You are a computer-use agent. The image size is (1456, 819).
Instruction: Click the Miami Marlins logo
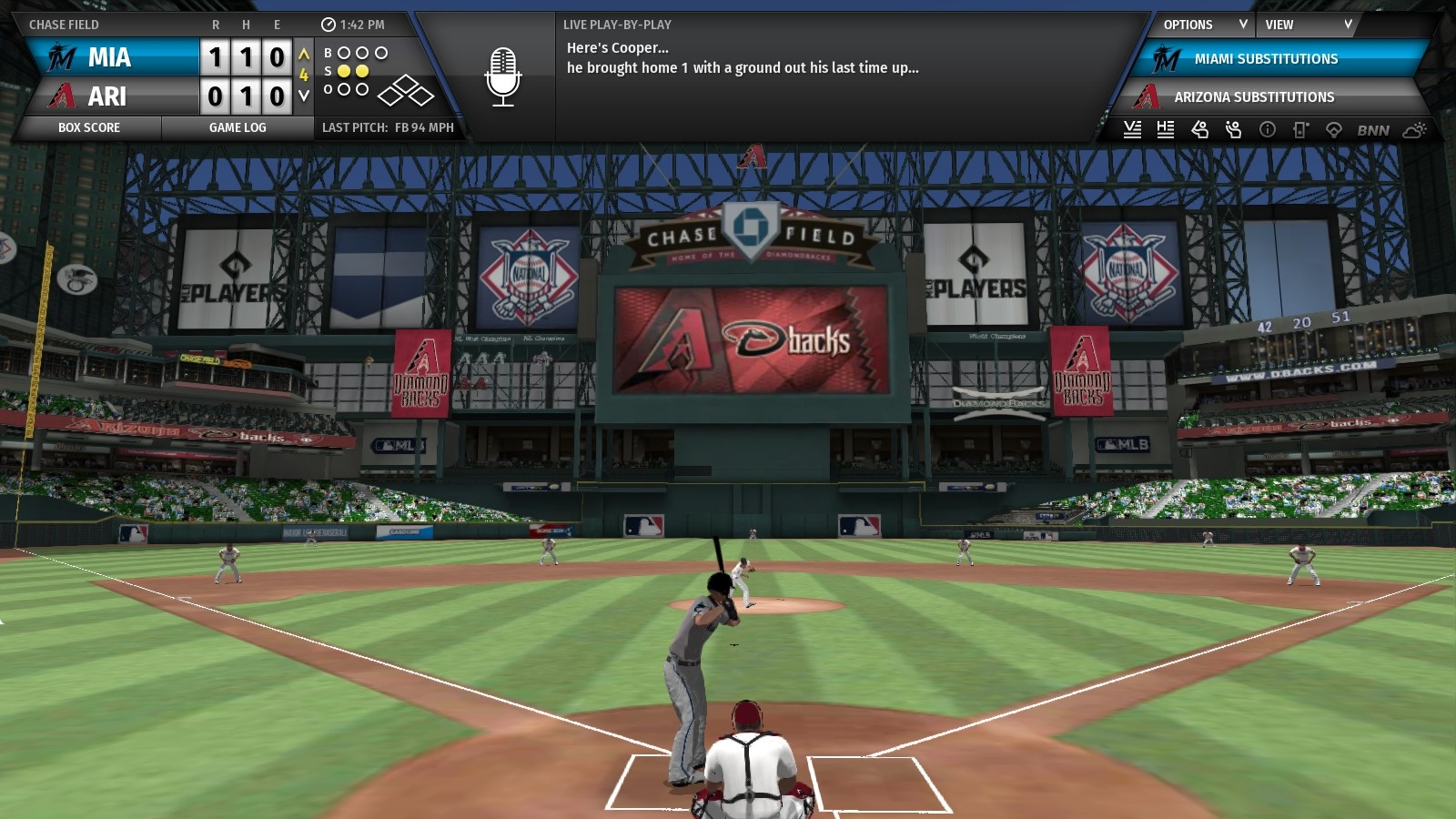coord(59,57)
